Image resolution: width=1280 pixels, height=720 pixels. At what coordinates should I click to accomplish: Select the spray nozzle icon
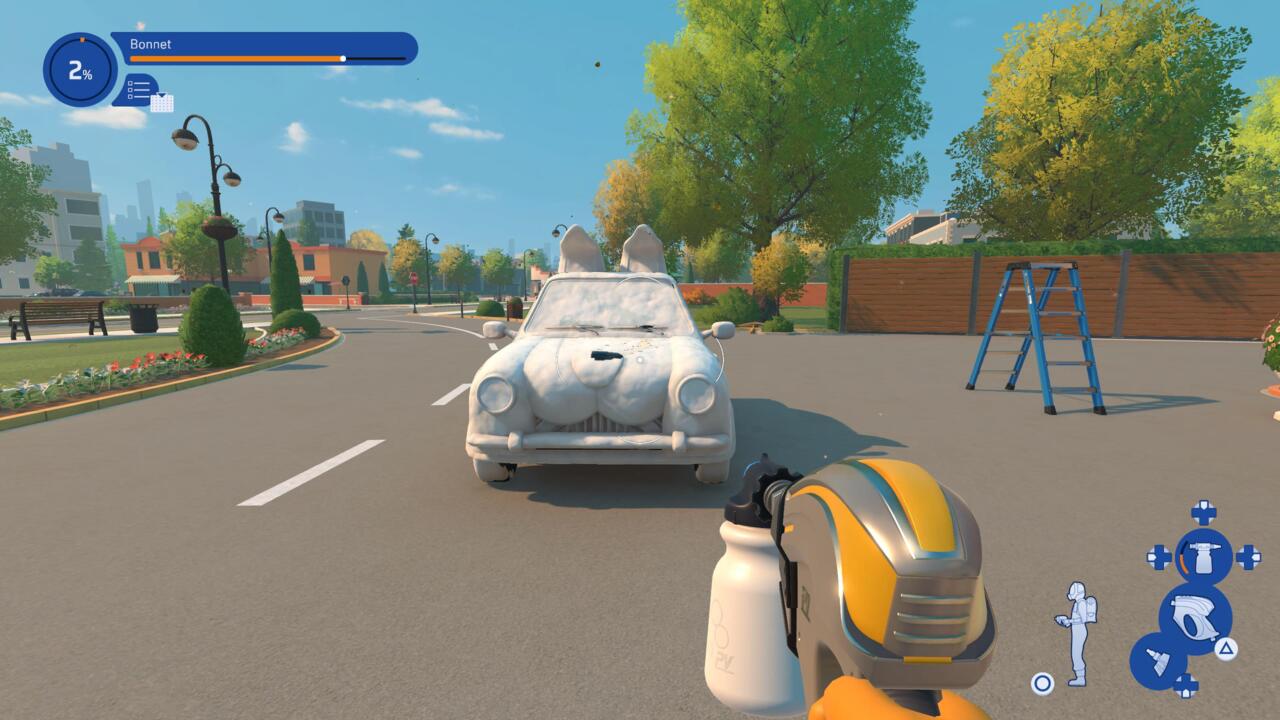tap(1158, 661)
